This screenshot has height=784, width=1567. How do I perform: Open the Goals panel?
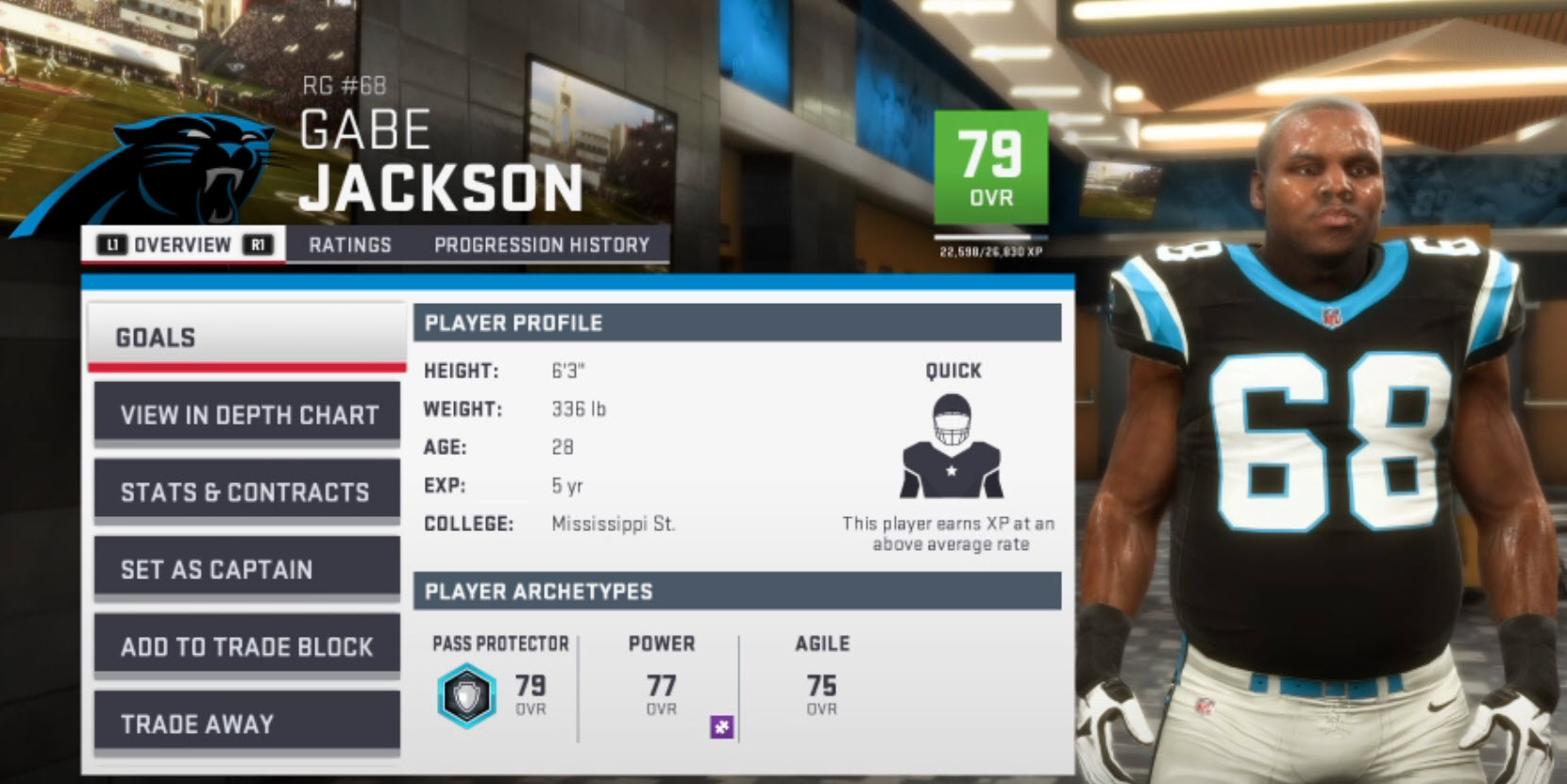pyautogui.click(x=245, y=337)
